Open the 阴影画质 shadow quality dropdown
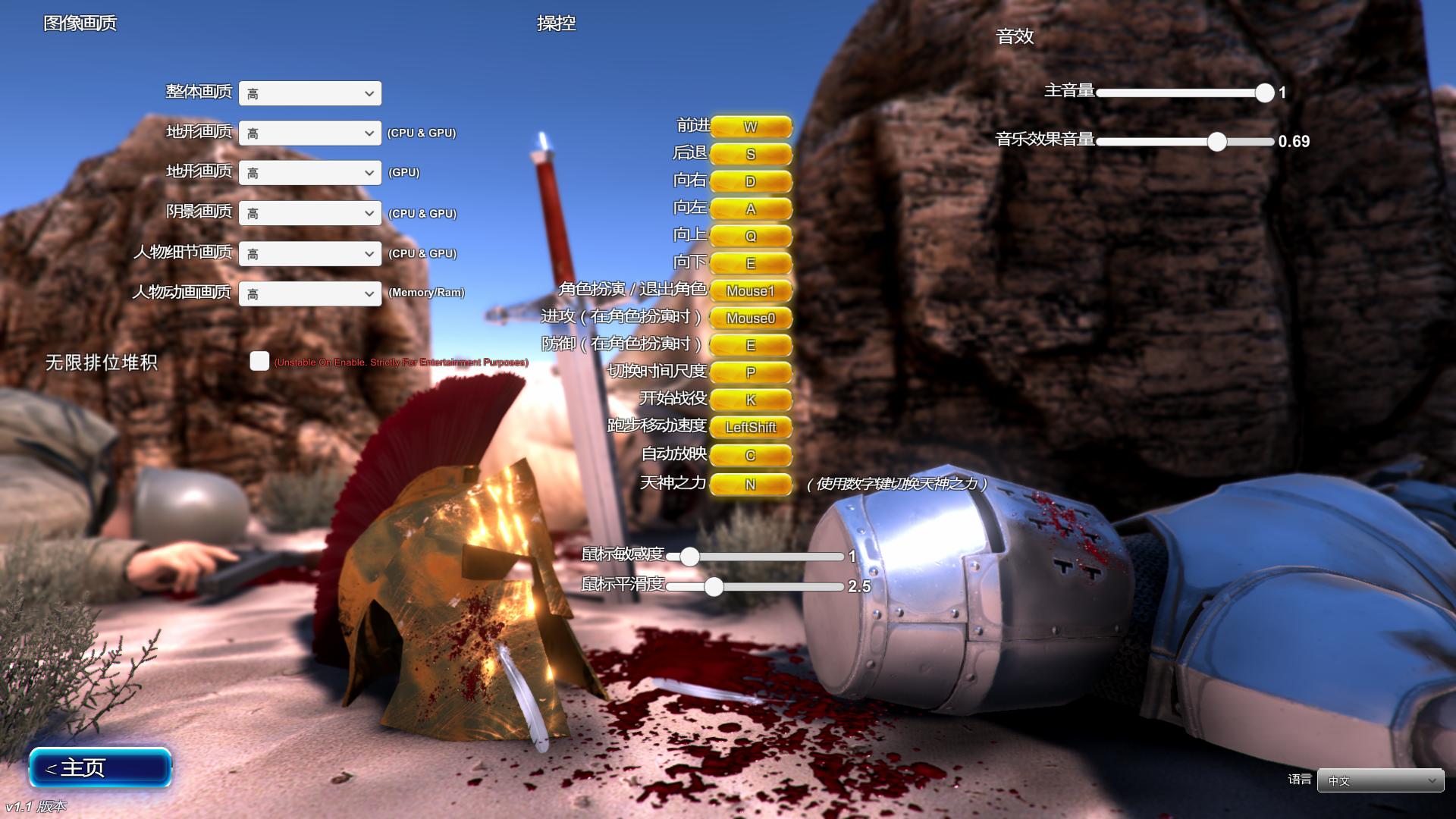The image size is (1456, 819). pyautogui.click(x=310, y=213)
